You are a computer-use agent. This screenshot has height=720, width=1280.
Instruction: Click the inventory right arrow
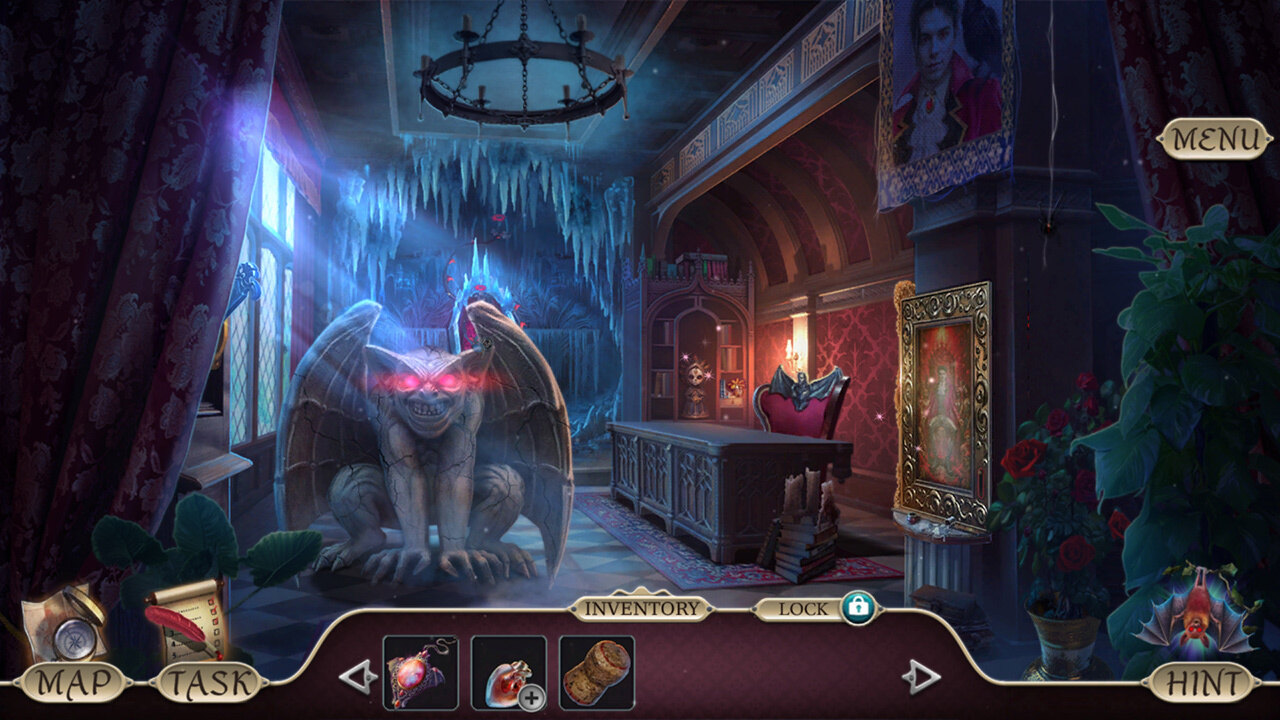(920, 677)
